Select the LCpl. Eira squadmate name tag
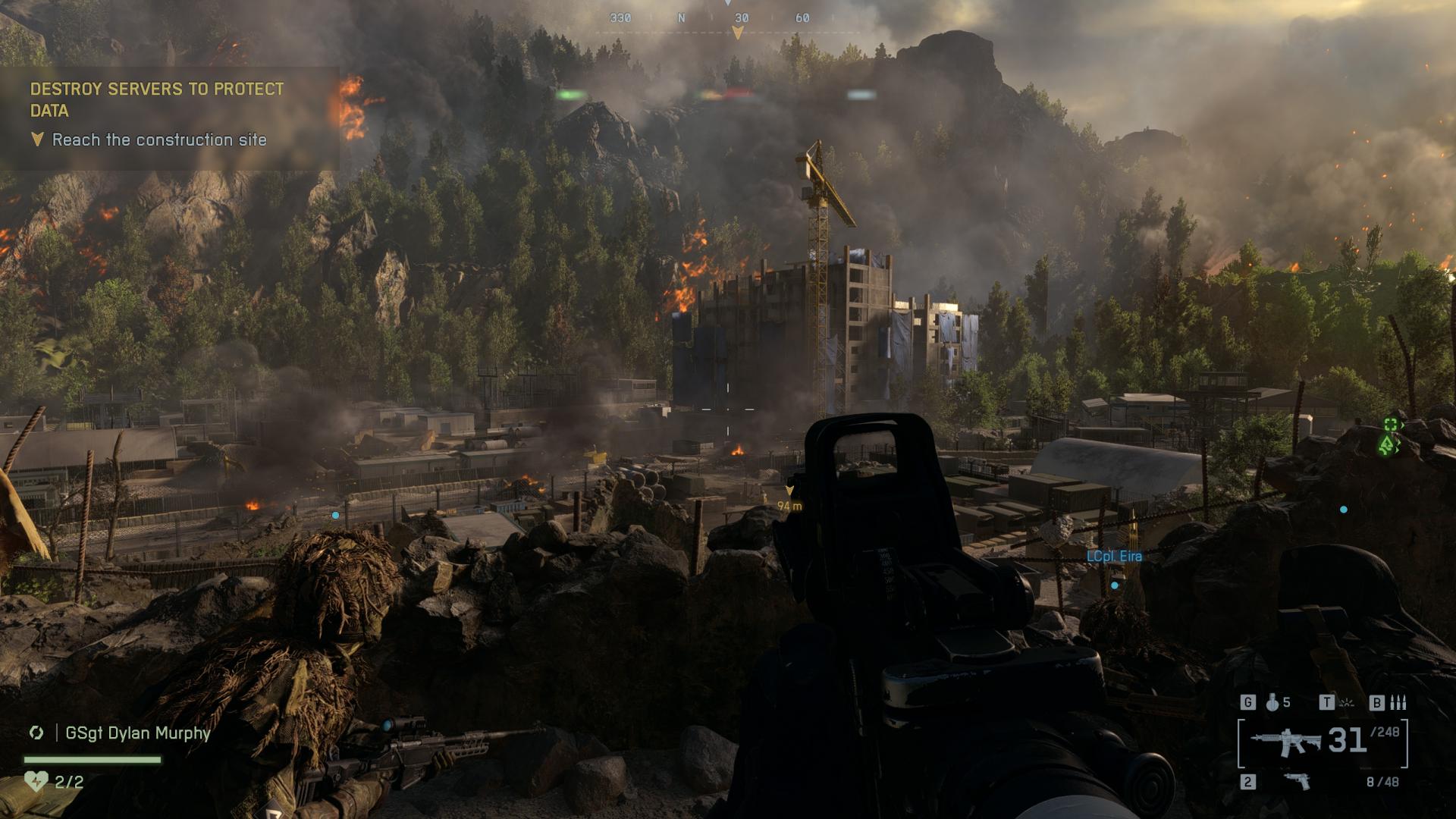1456x819 pixels. [1113, 556]
